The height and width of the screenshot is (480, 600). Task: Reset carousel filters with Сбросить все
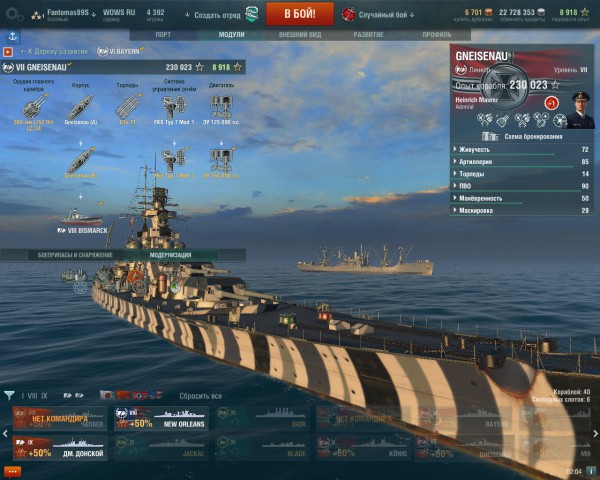[x=200, y=396]
